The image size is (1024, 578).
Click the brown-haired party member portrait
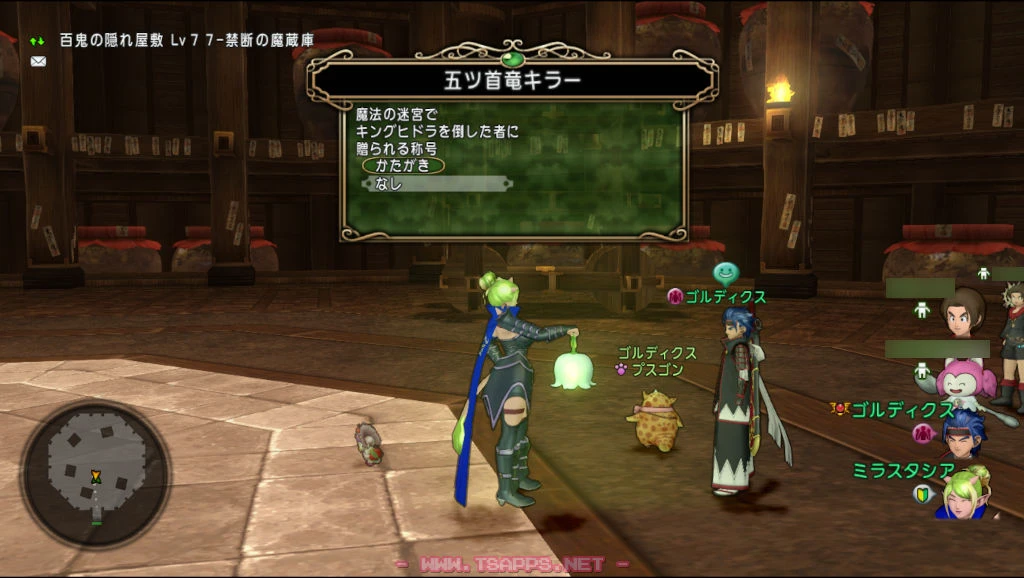tap(963, 313)
